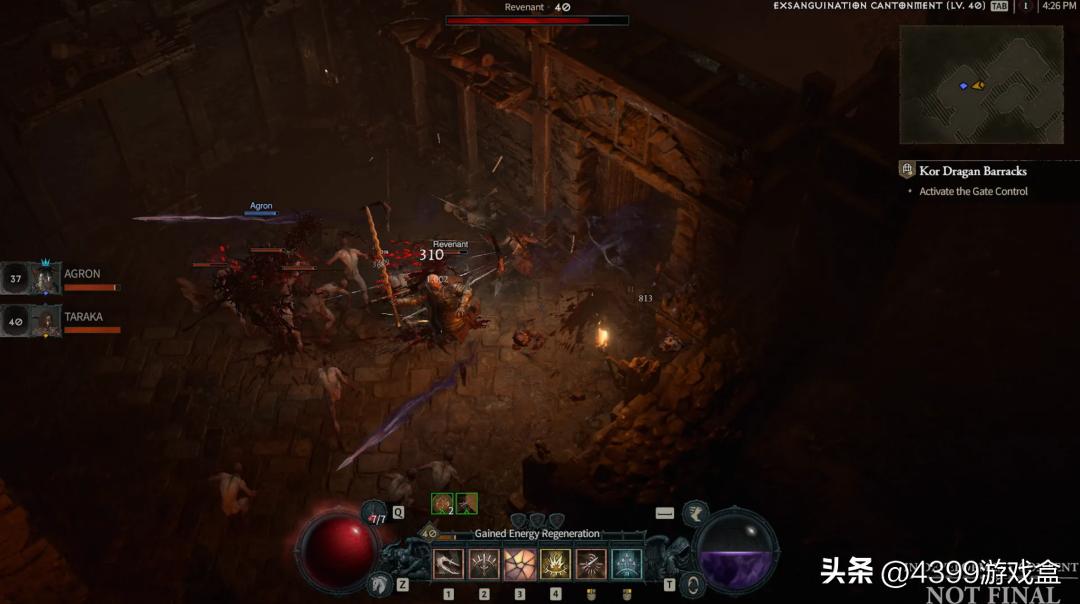Use the fifth skill with crossed blades

coord(591,564)
